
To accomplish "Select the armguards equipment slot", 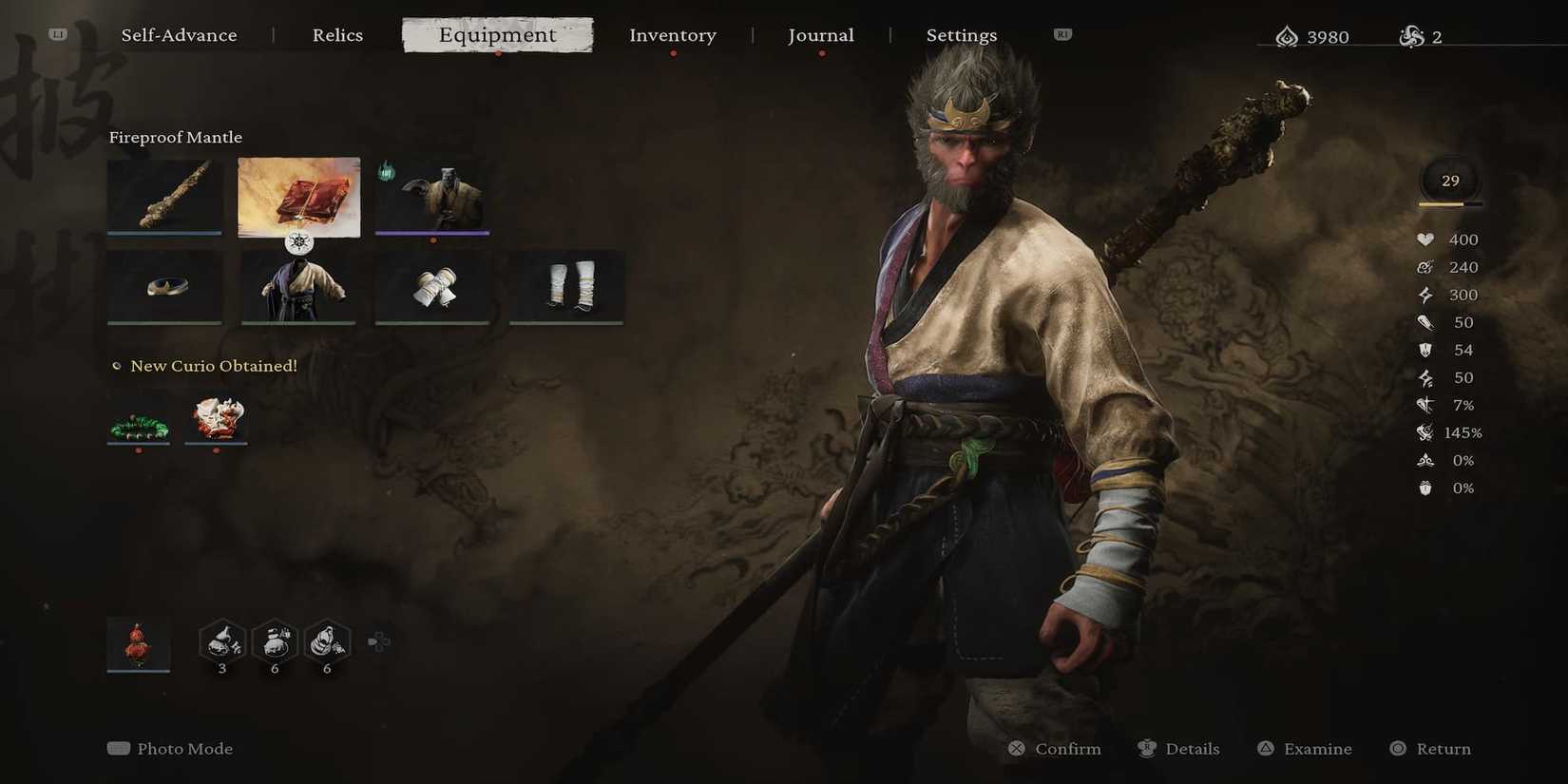I will click(x=432, y=285).
